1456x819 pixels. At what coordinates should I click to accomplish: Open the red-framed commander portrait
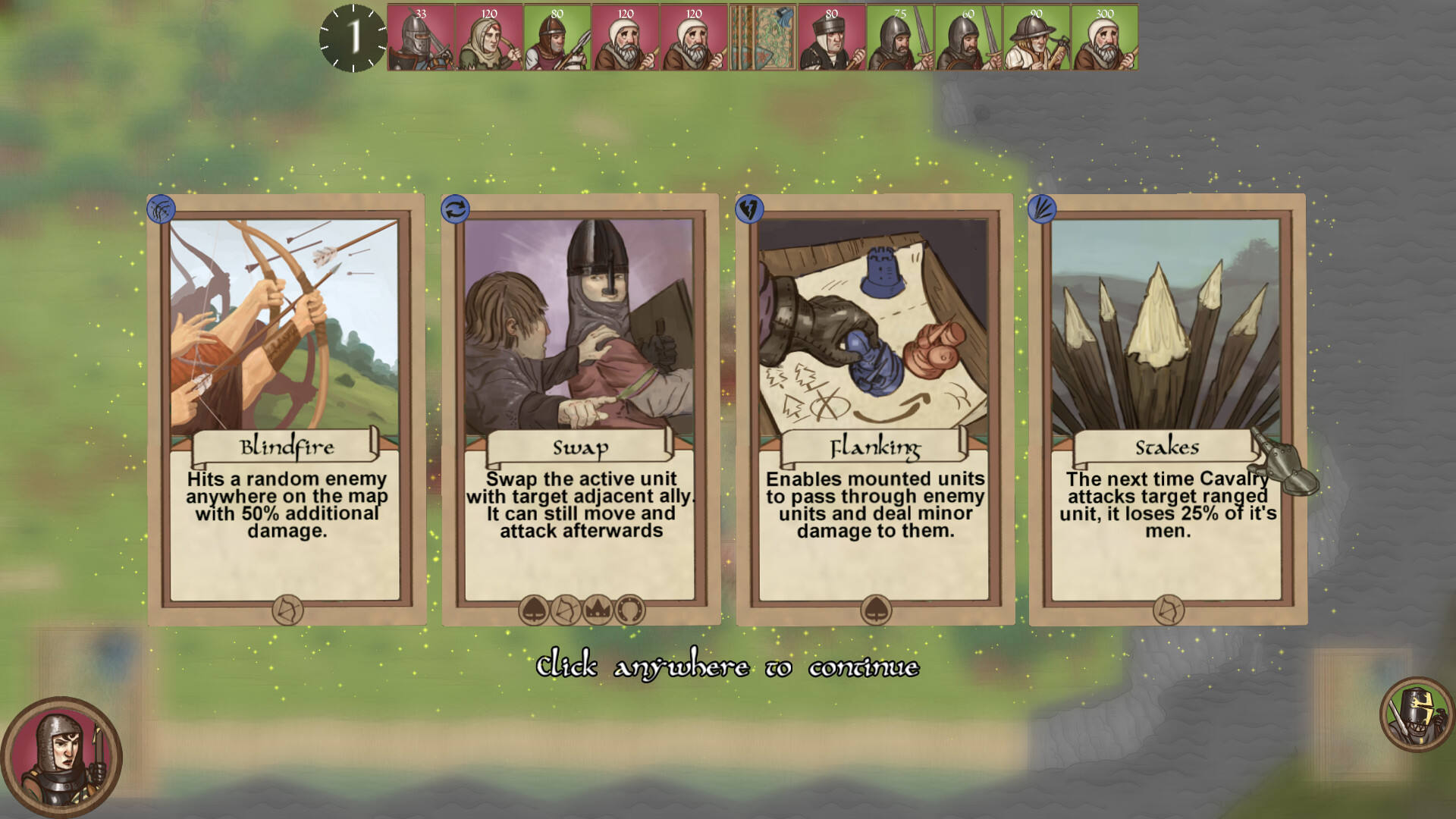point(61,758)
